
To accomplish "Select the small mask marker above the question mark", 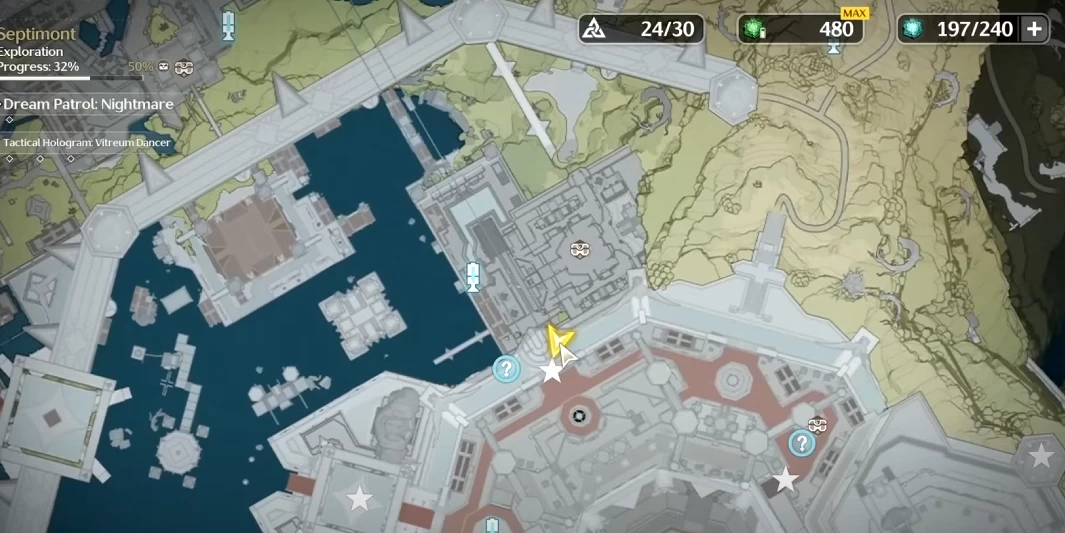I will (x=817, y=424).
